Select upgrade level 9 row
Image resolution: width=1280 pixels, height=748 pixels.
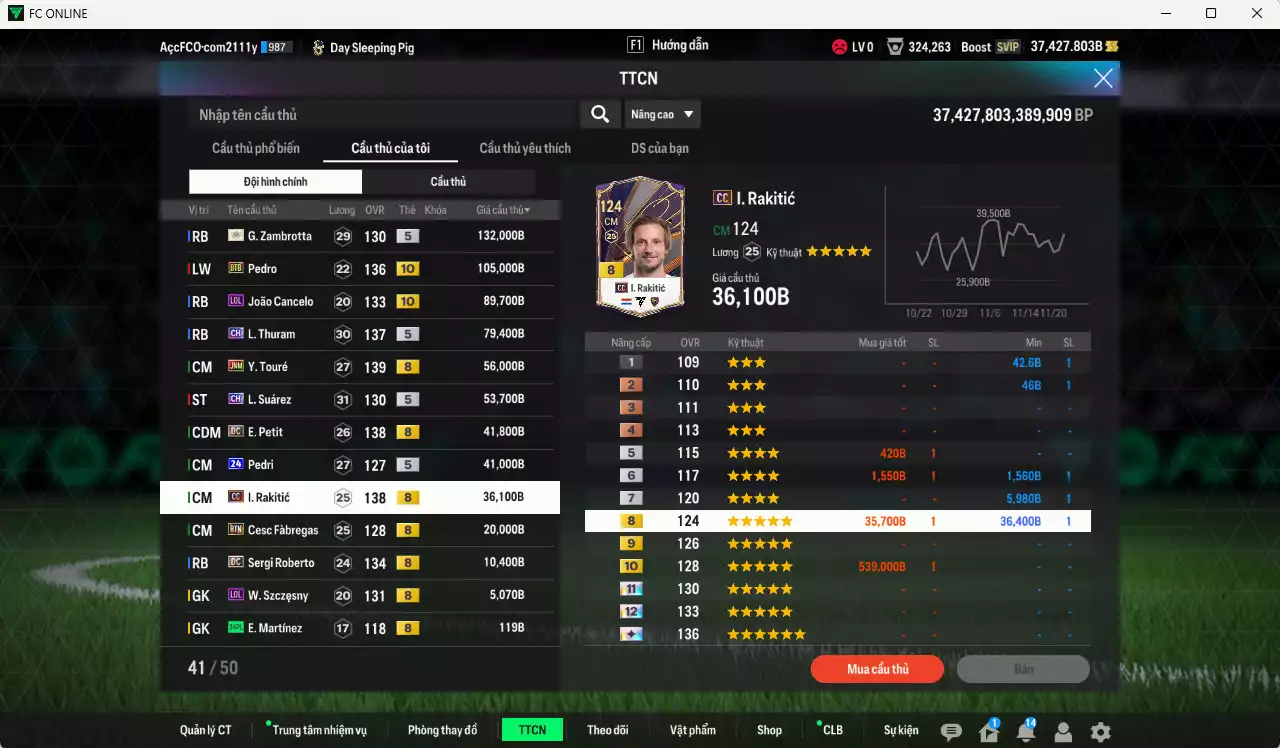[x=838, y=543]
